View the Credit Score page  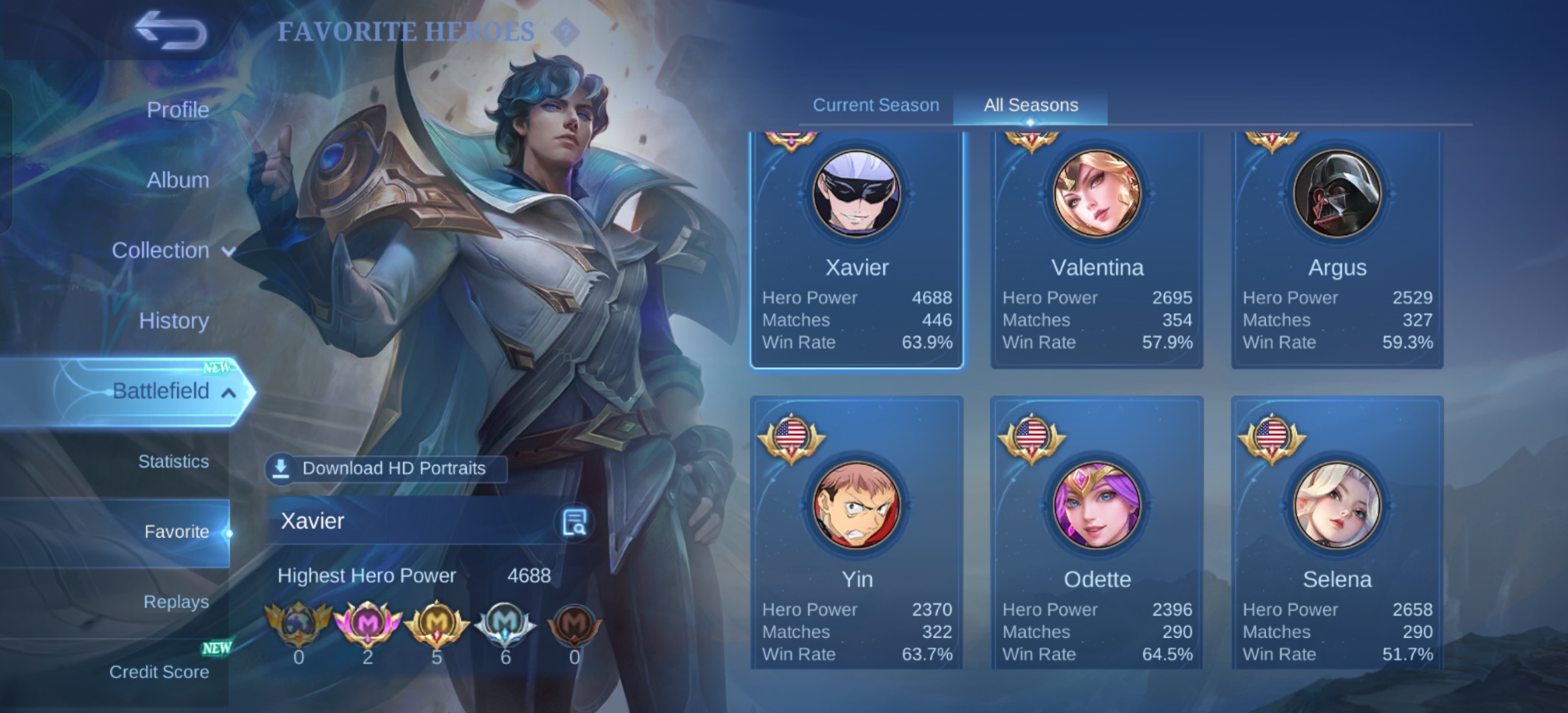[159, 672]
